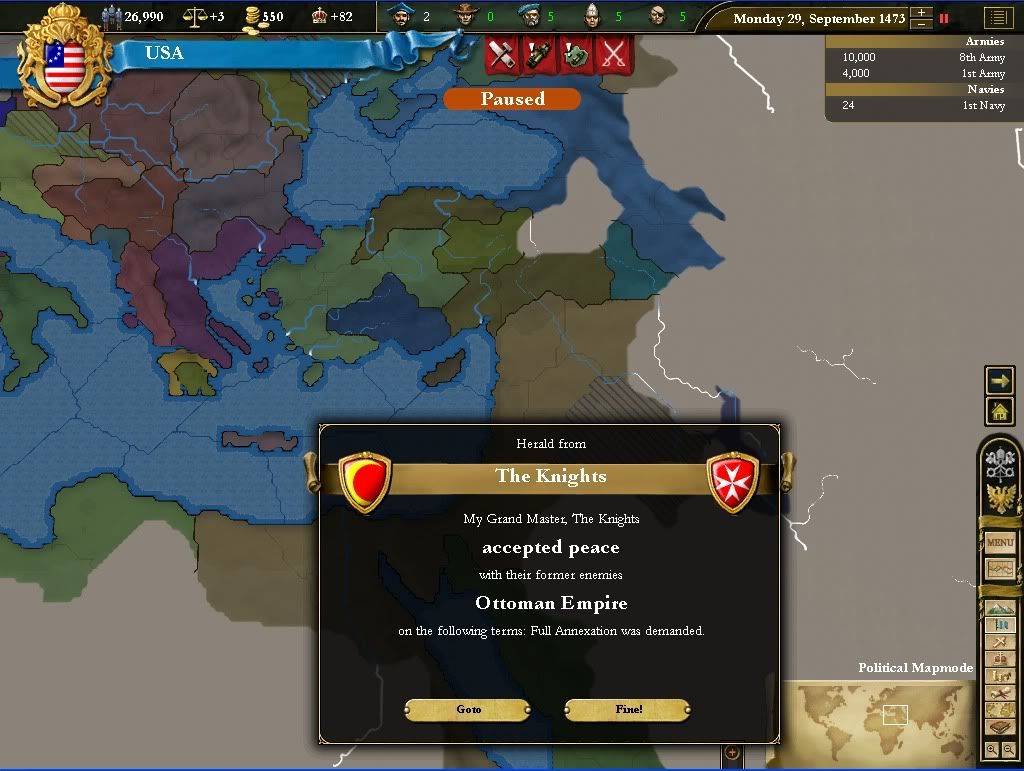Open the ledger graph button
This screenshot has height=771, width=1024.
tap(1000, 569)
